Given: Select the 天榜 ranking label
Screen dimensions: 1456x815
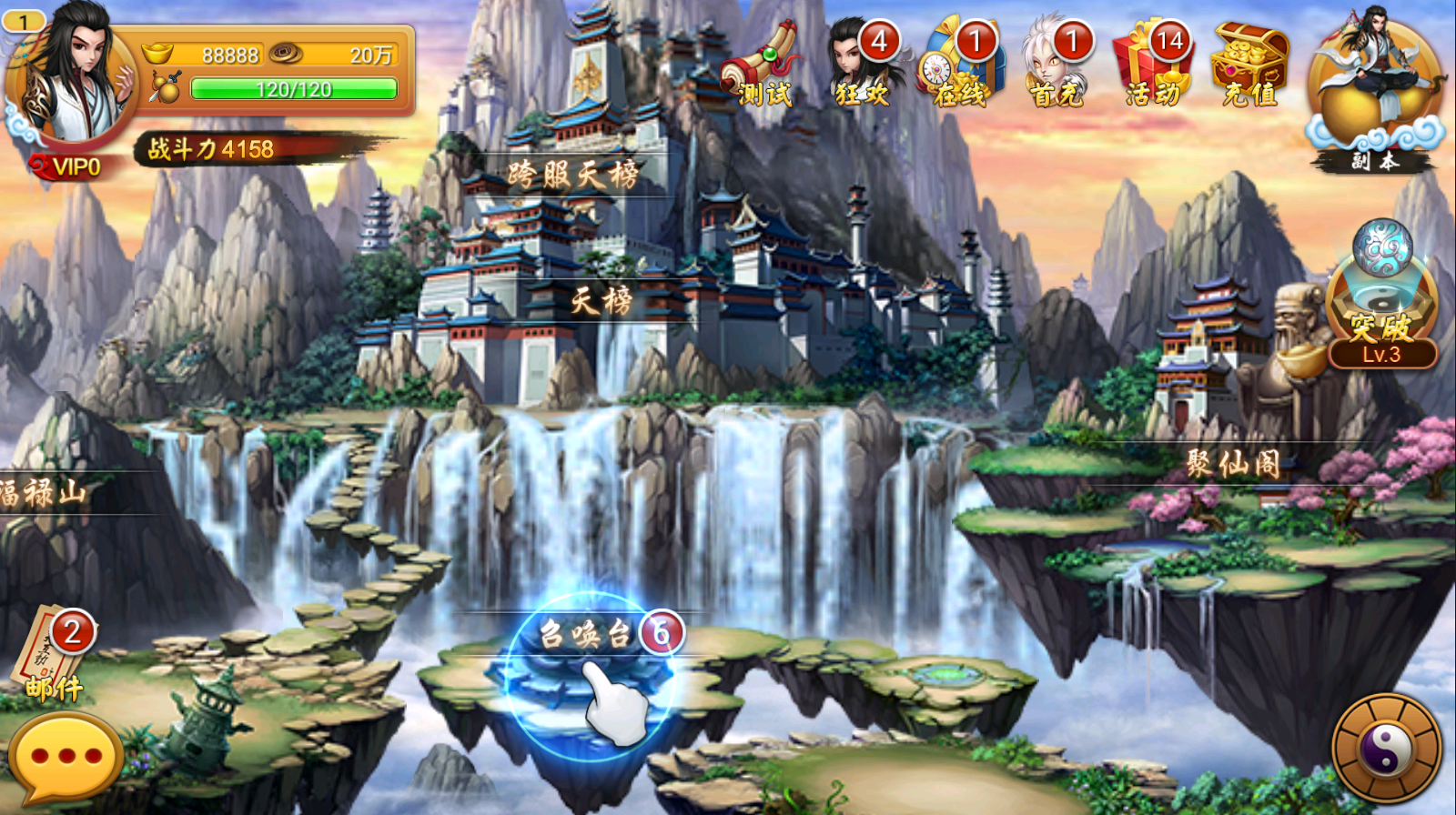Looking at the screenshot, I should tap(602, 300).
